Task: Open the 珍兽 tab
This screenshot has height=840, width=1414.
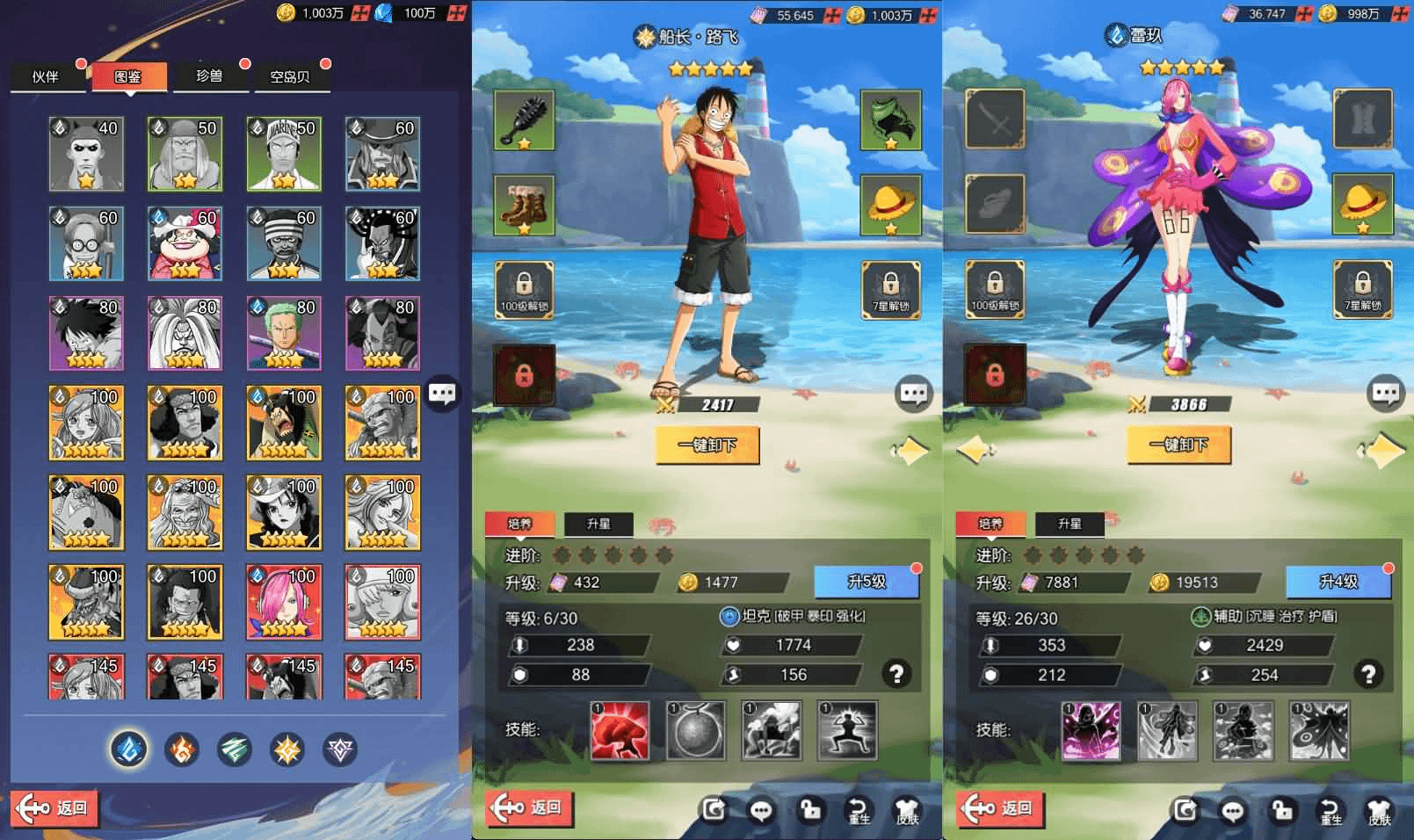Action: [209, 76]
